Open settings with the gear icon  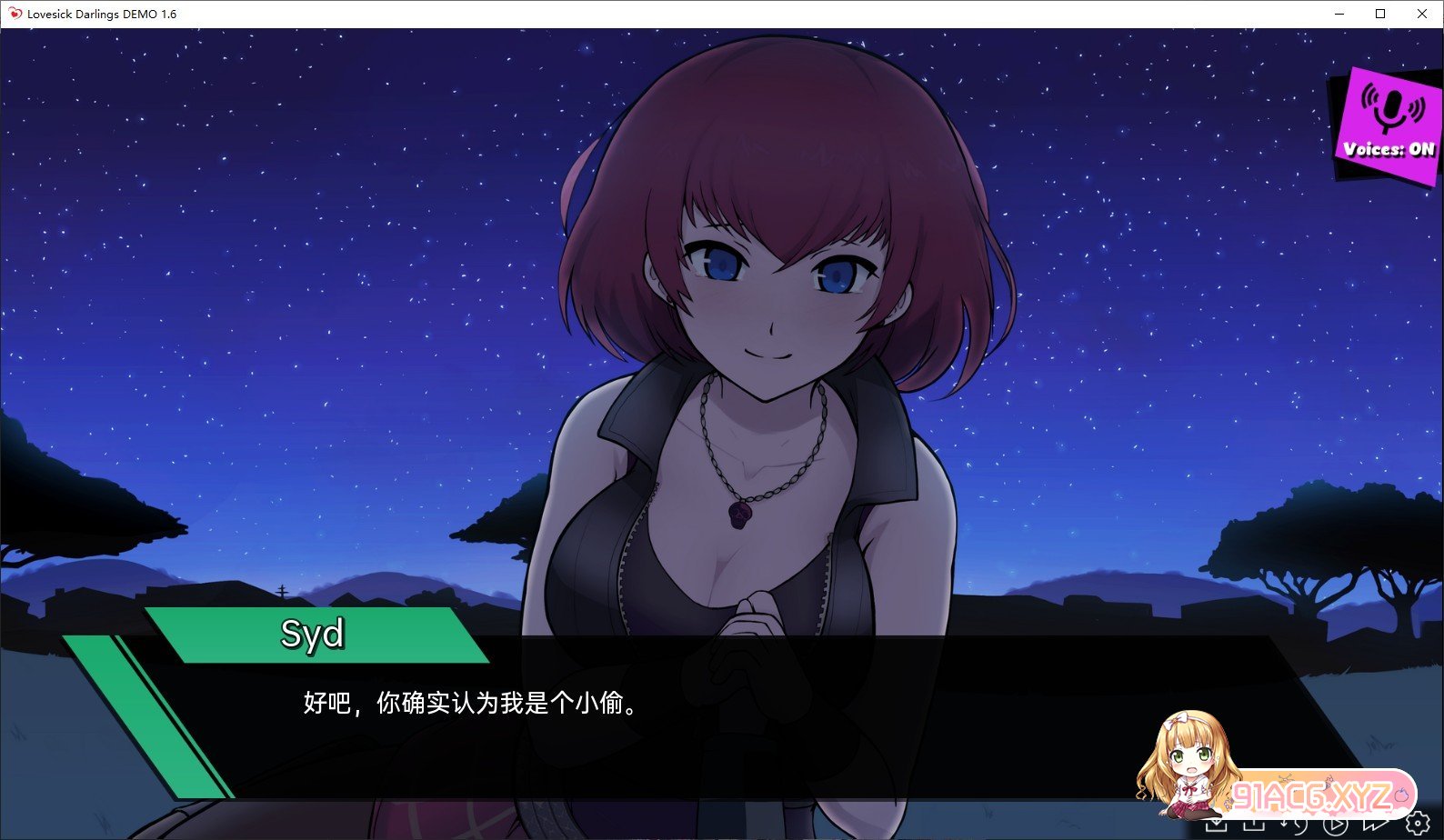point(1417,824)
